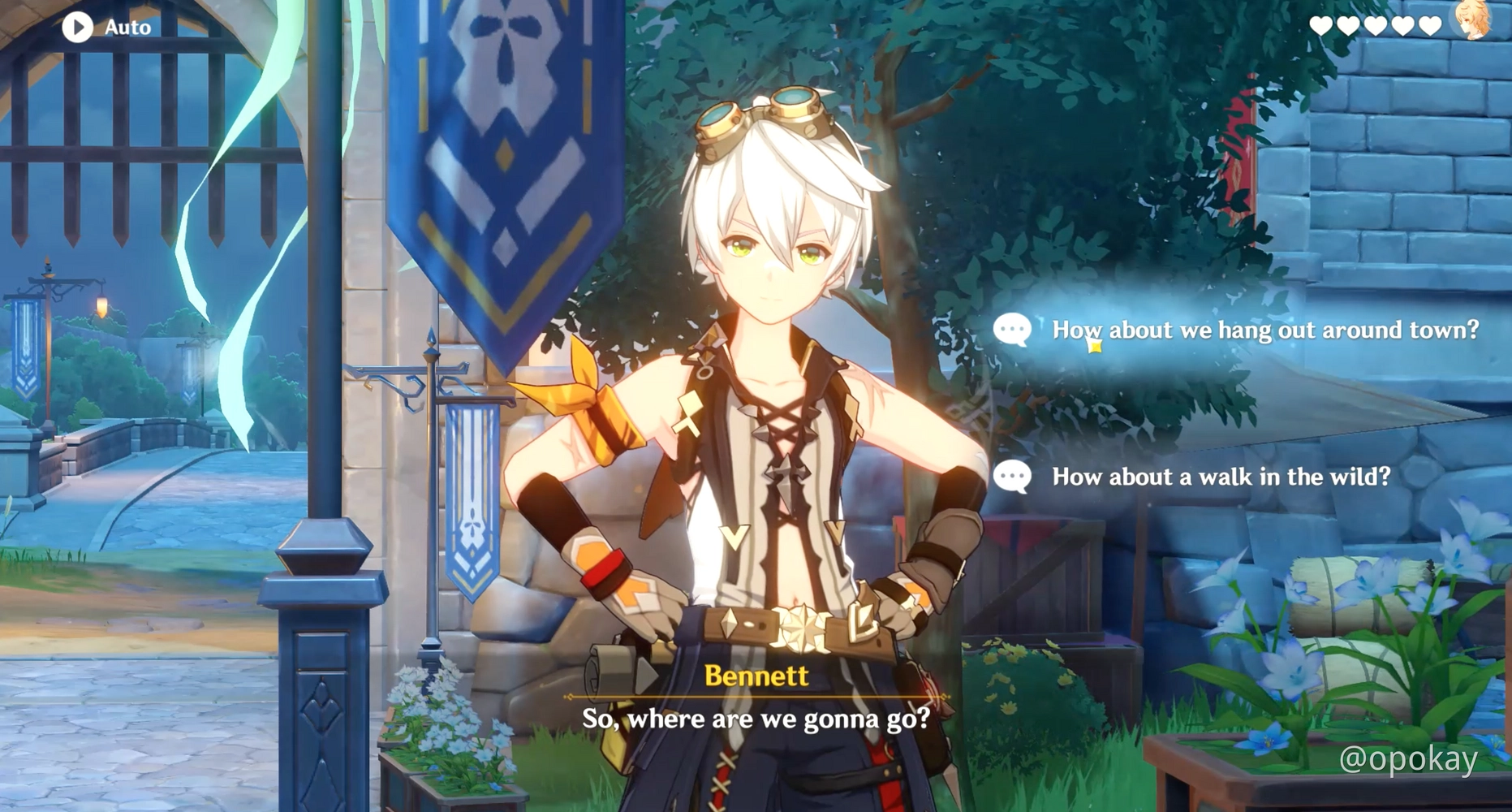Click the speech bubble icon beside the wild walk option
1512x812 pixels.
1012,477
